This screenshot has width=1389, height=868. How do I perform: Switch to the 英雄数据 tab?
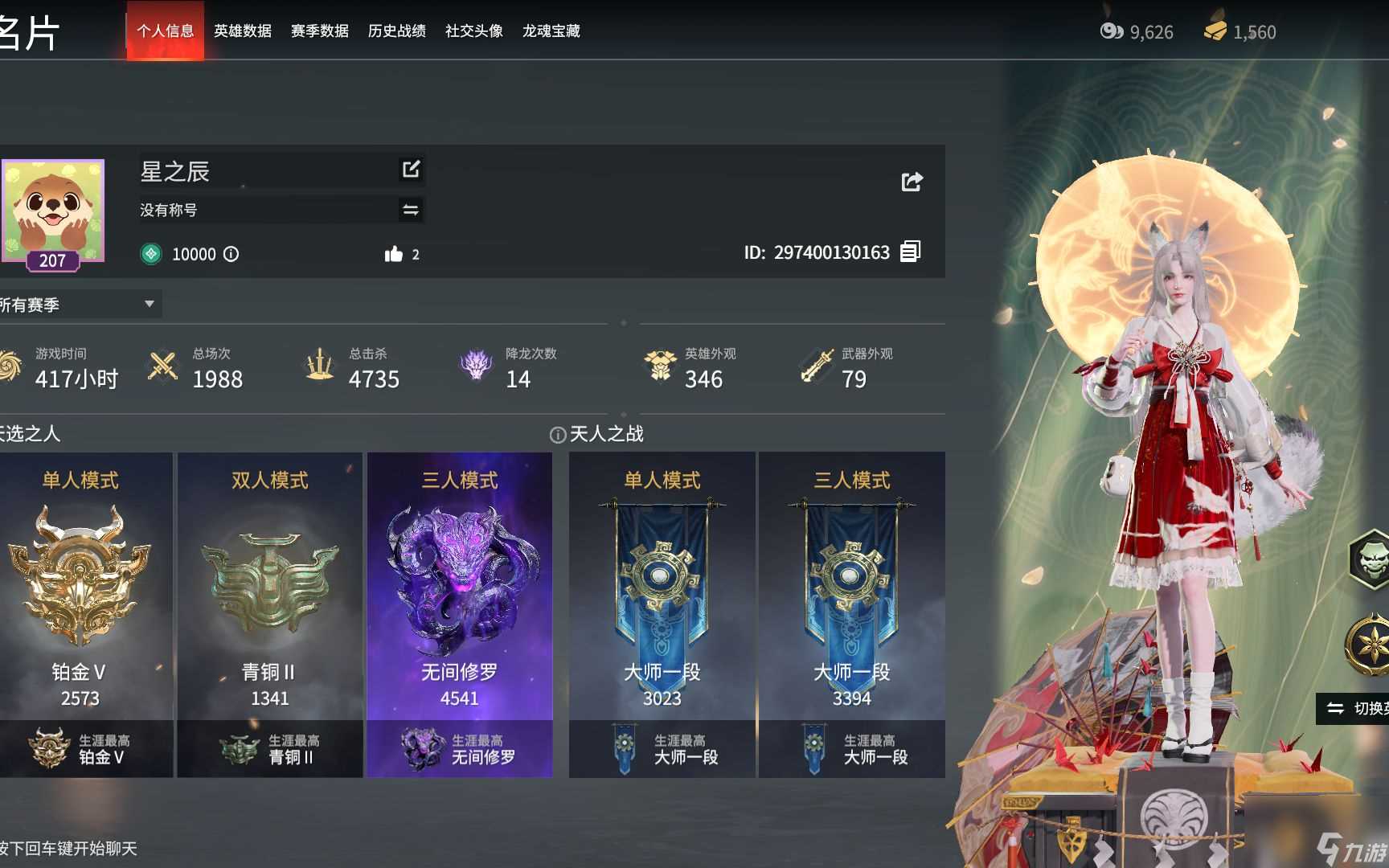tap(243, 31)
